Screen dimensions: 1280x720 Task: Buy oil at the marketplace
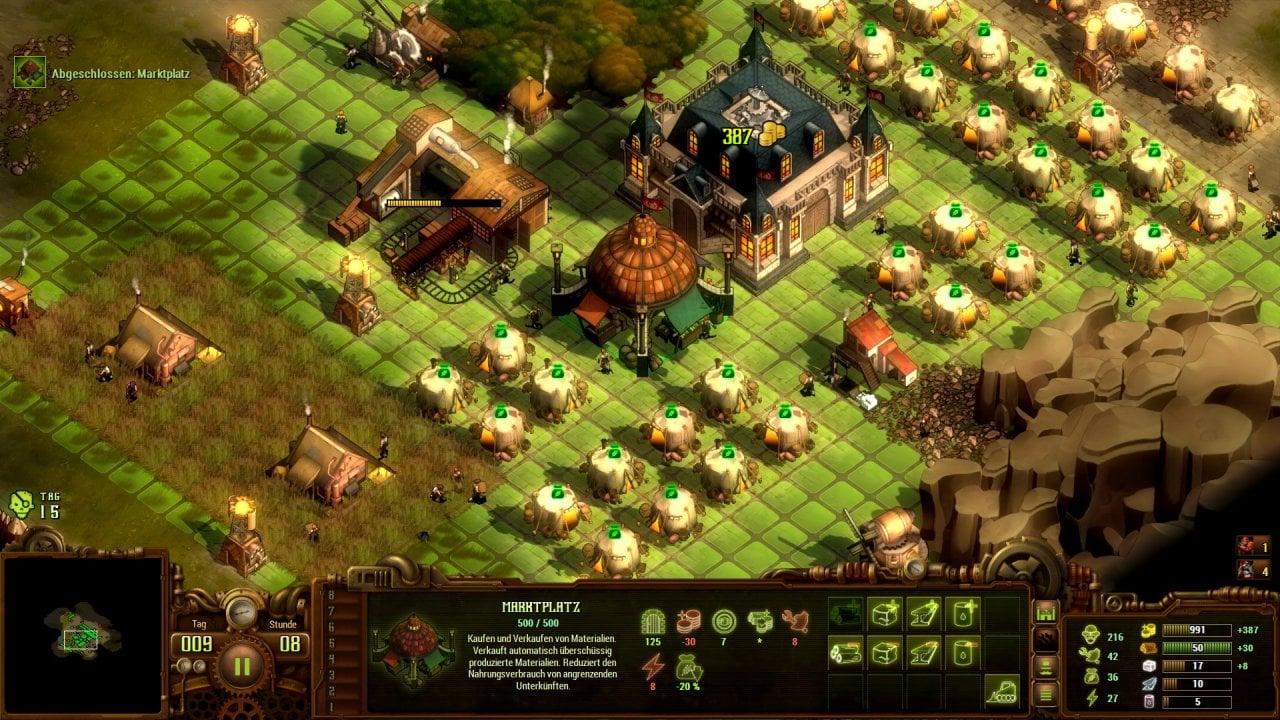pyautogui.click(x=962, y=613)
